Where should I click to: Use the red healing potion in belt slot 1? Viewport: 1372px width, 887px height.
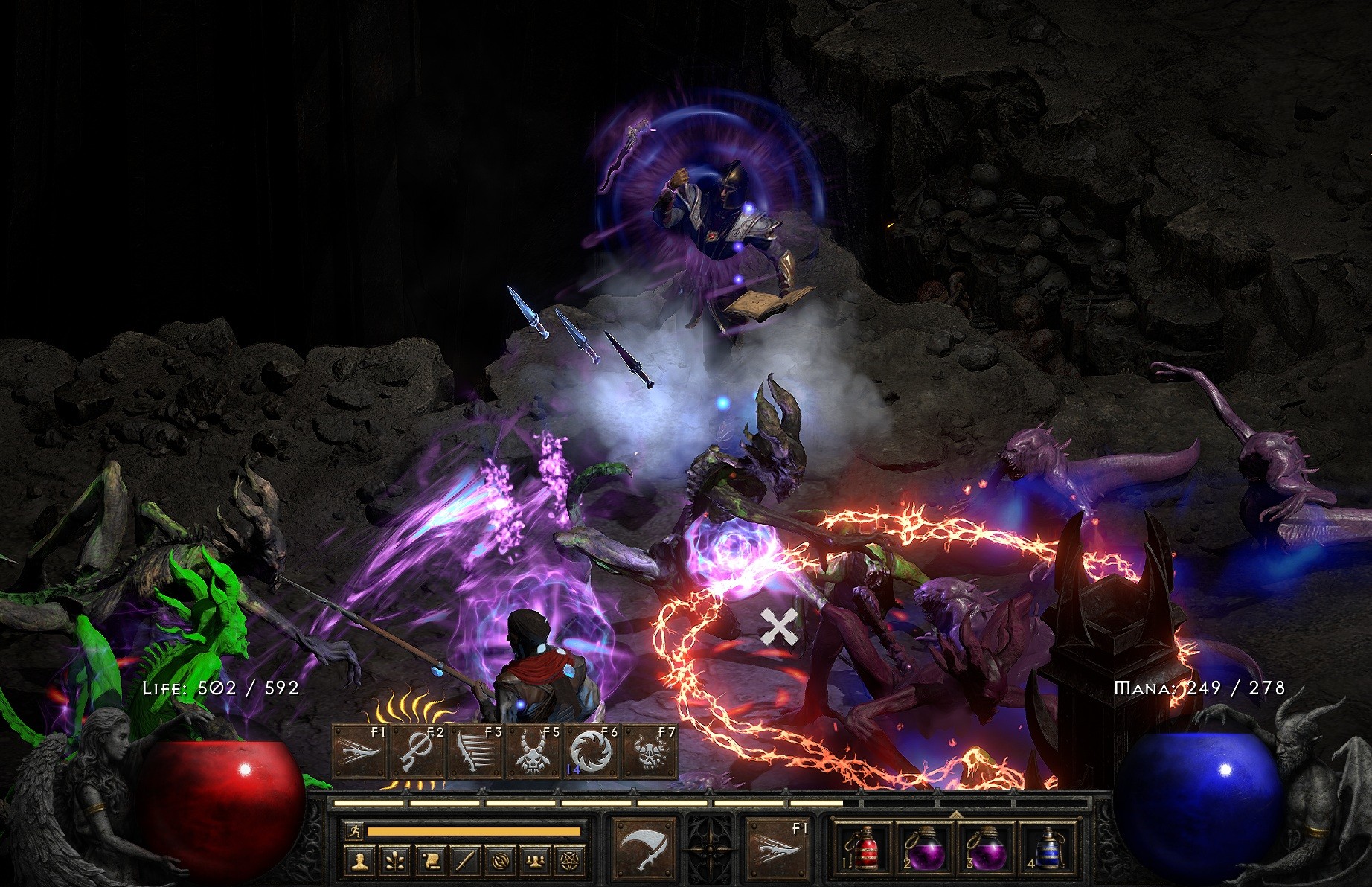tap(862, 850)
